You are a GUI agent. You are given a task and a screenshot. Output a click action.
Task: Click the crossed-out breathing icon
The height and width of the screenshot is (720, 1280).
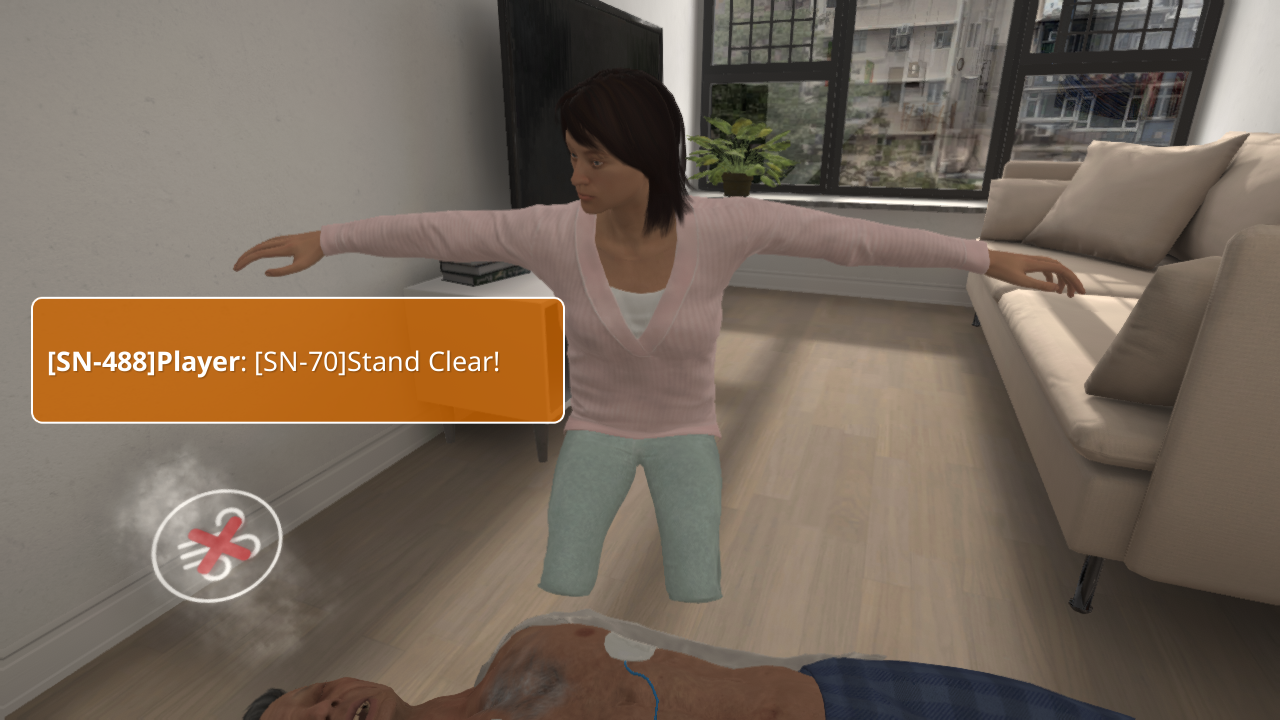click(217, 546)
